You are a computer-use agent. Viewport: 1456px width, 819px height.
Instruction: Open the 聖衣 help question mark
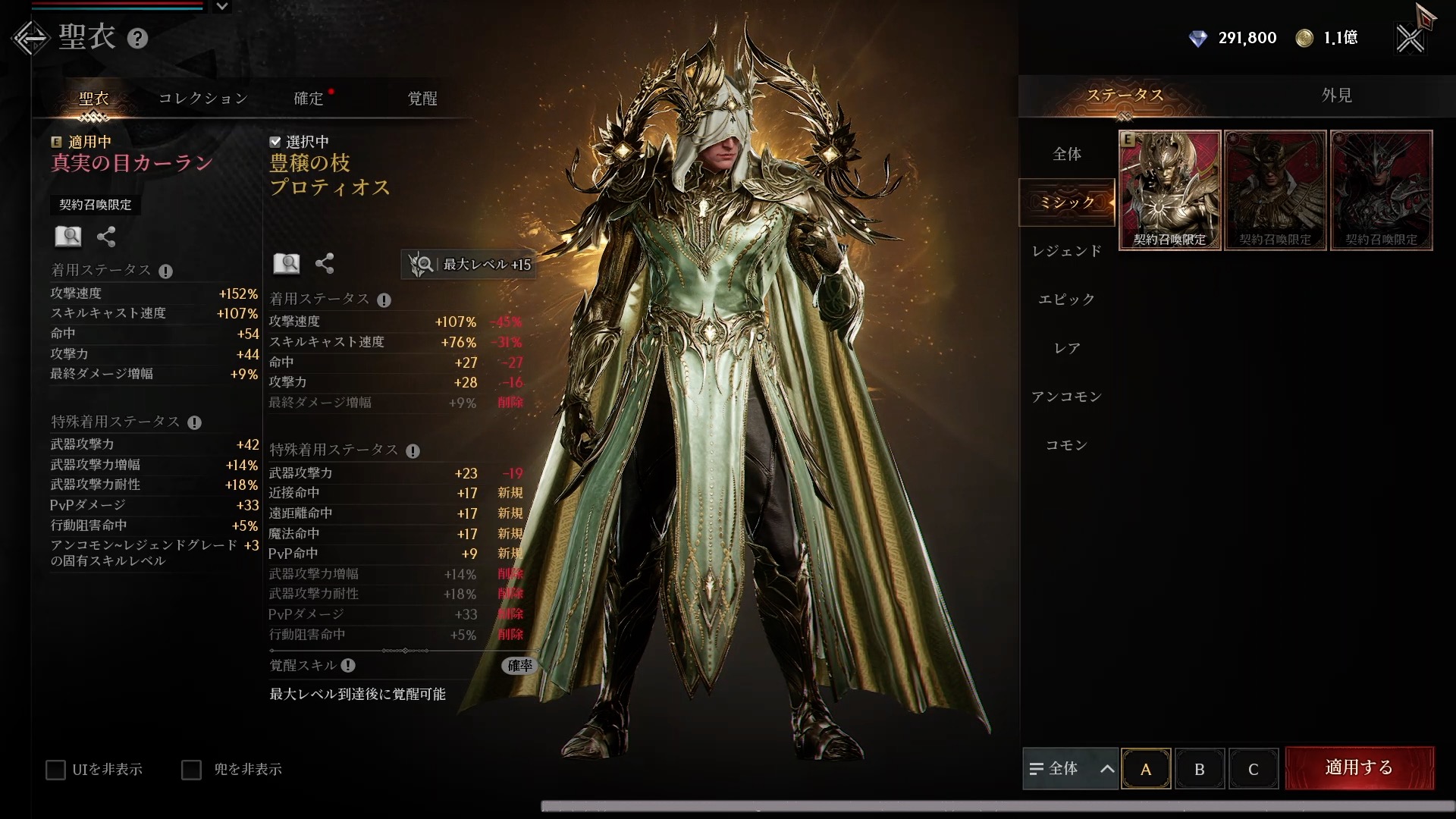coord(137,38)
